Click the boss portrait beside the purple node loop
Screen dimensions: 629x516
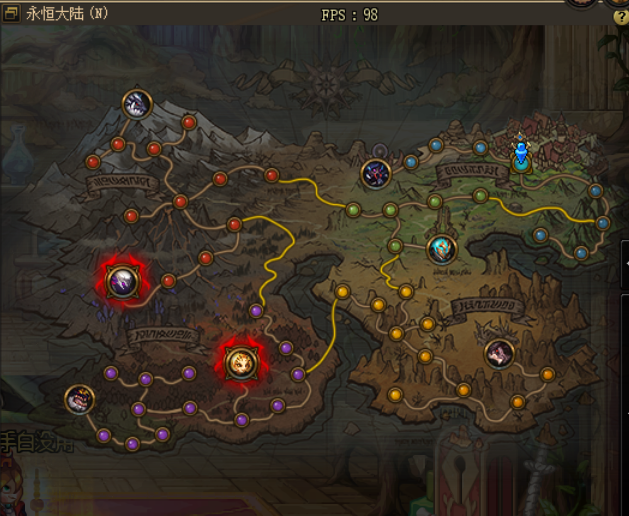[79, 399]
